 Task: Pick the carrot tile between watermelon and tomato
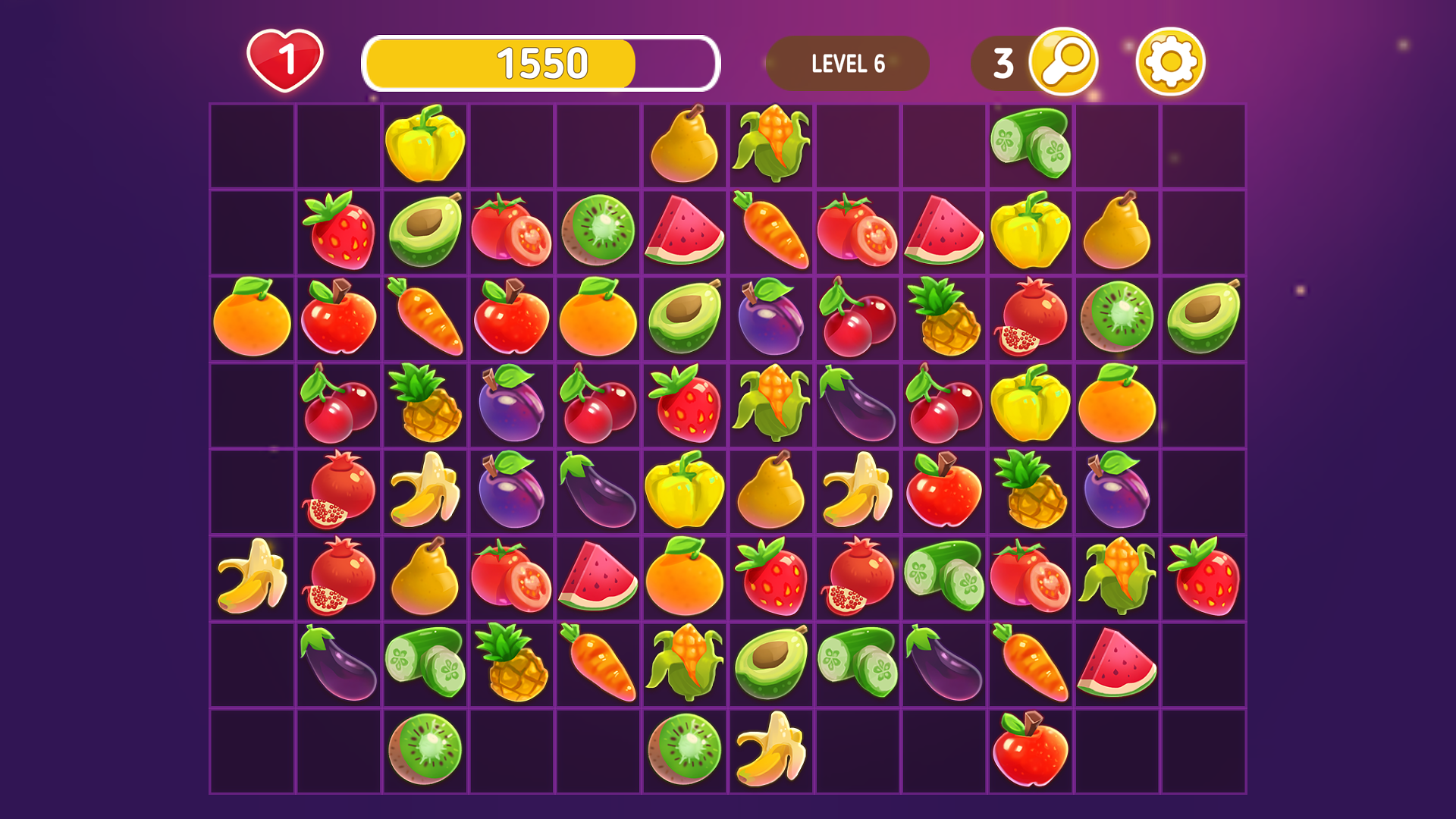(x=771, y=231)
